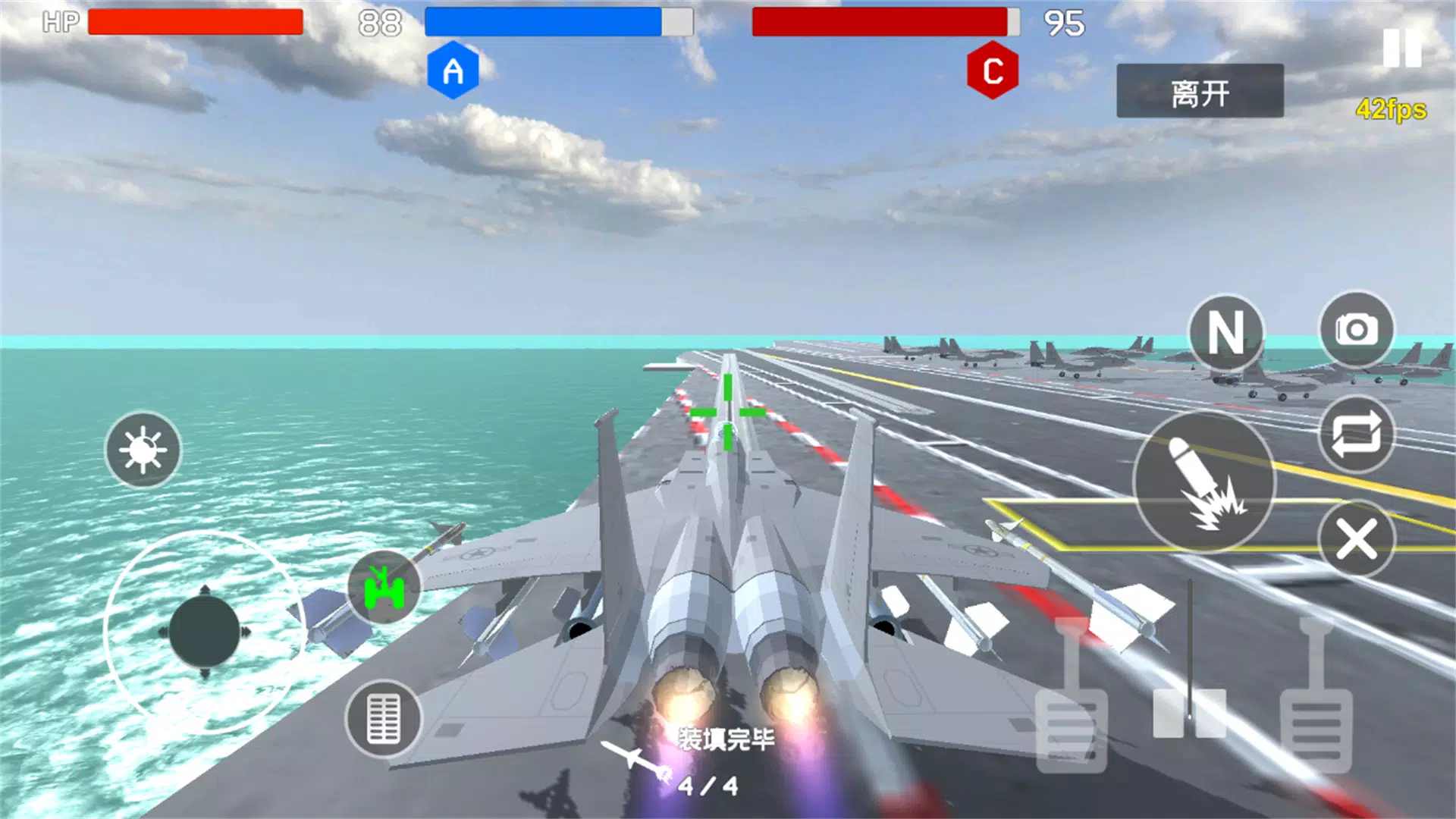The image size is (1456, 819).
Task: Tap the red HP health bar
Action: pos(197,21)
